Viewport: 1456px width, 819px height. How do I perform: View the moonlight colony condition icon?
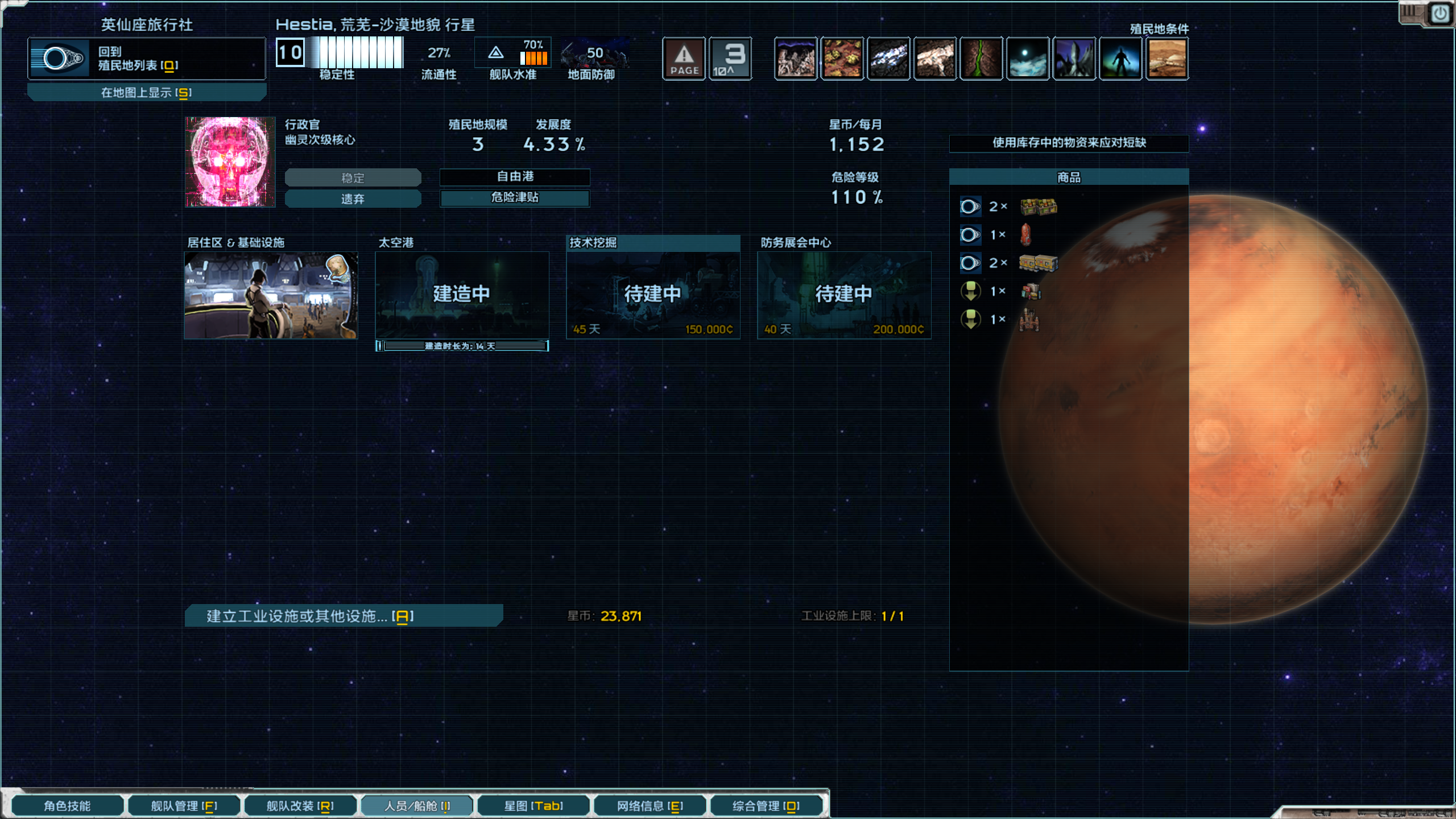1028,57
